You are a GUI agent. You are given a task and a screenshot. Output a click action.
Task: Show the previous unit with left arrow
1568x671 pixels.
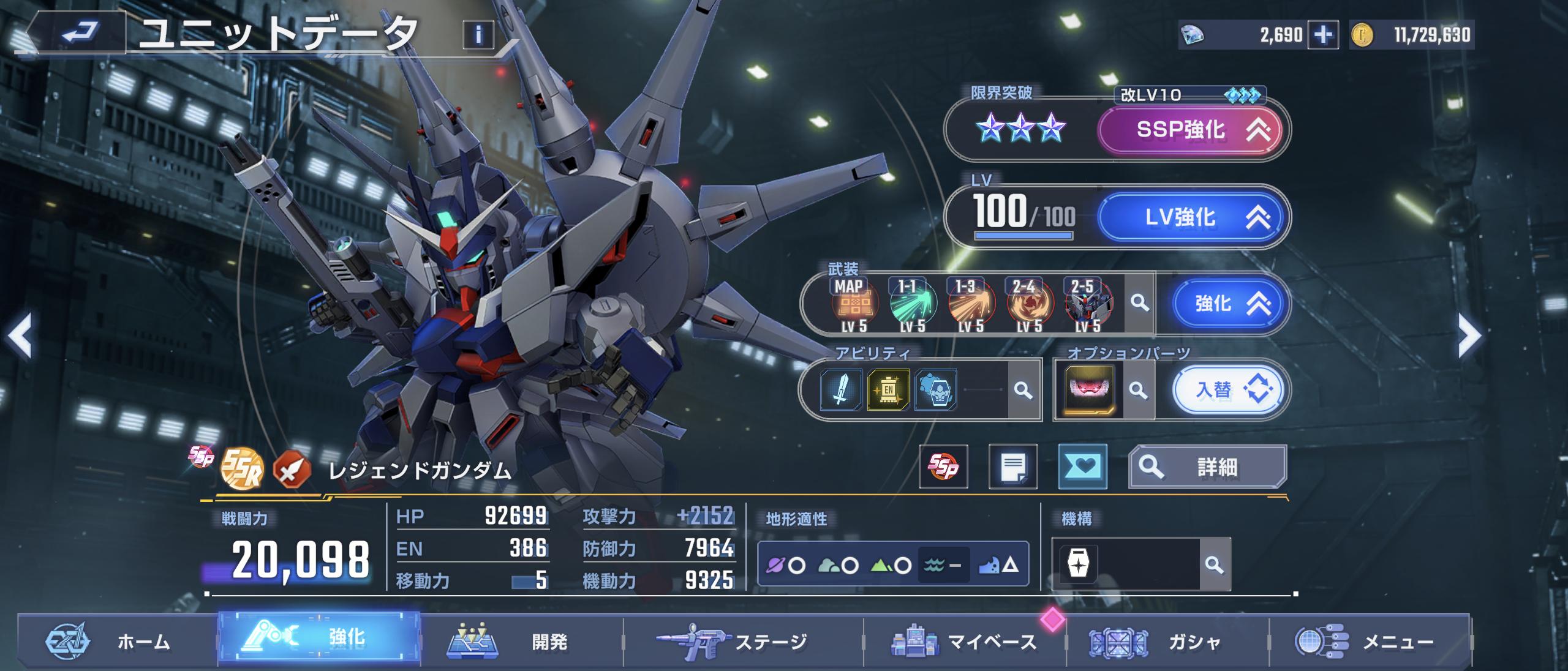(x=20, y=335)
